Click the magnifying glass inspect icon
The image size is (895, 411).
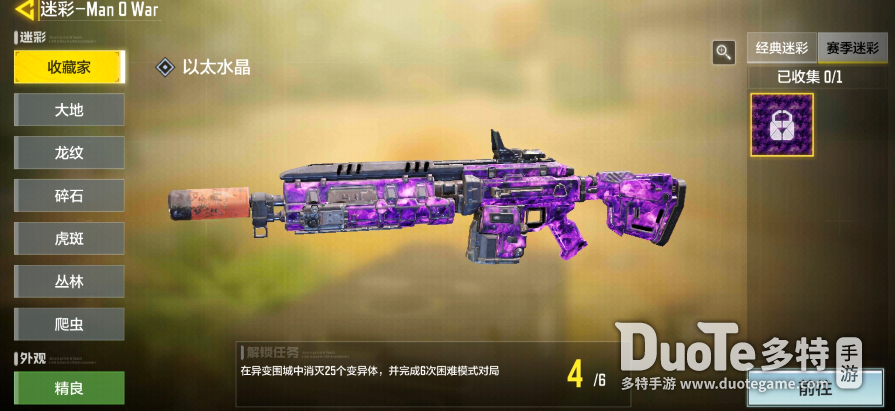pyautogui.click(x=723, y=52)
